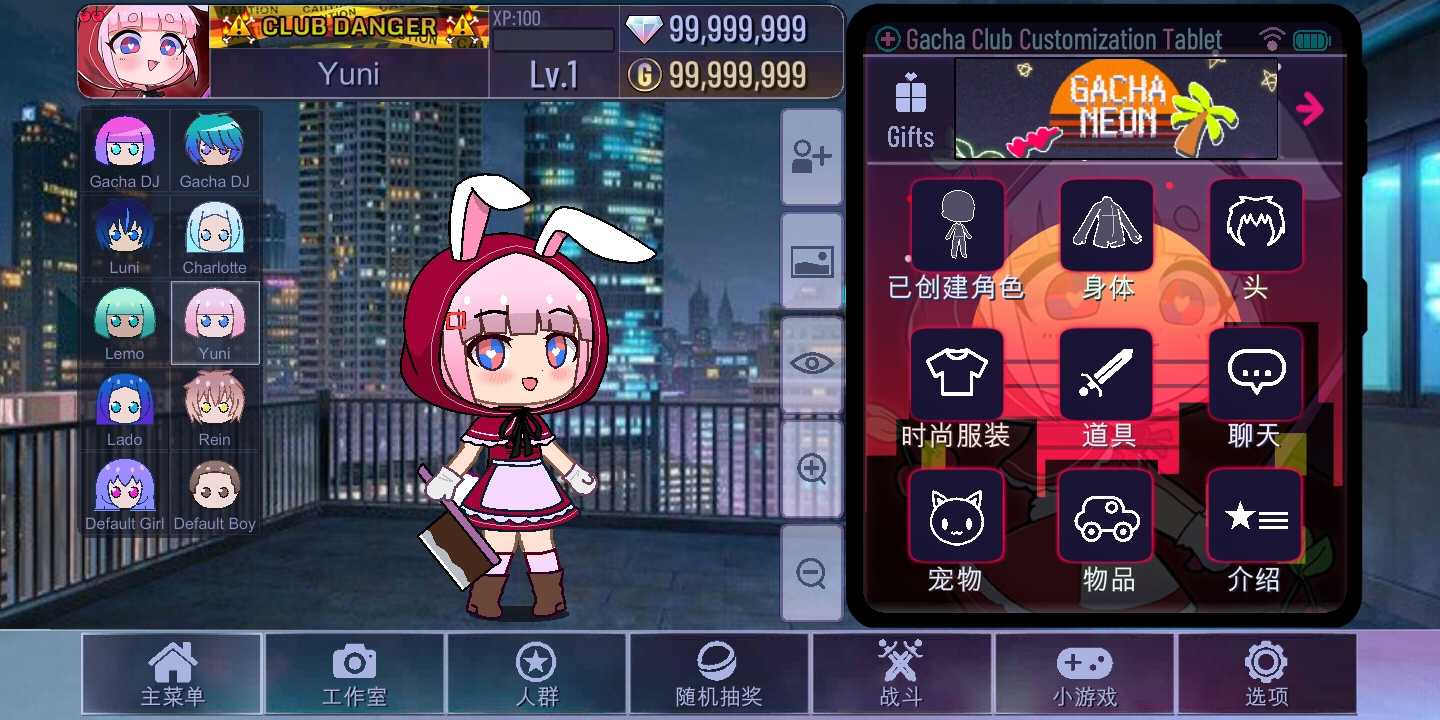Open the 身体 body customization category
Viewport: 1440px width, 720px height.
click(x=1106, y=225)
